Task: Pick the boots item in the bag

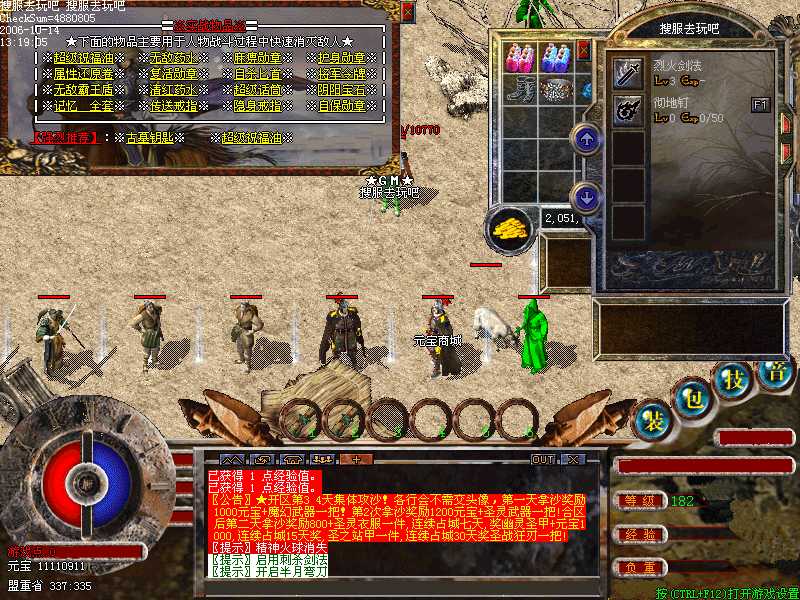Action: coord(520,89)
